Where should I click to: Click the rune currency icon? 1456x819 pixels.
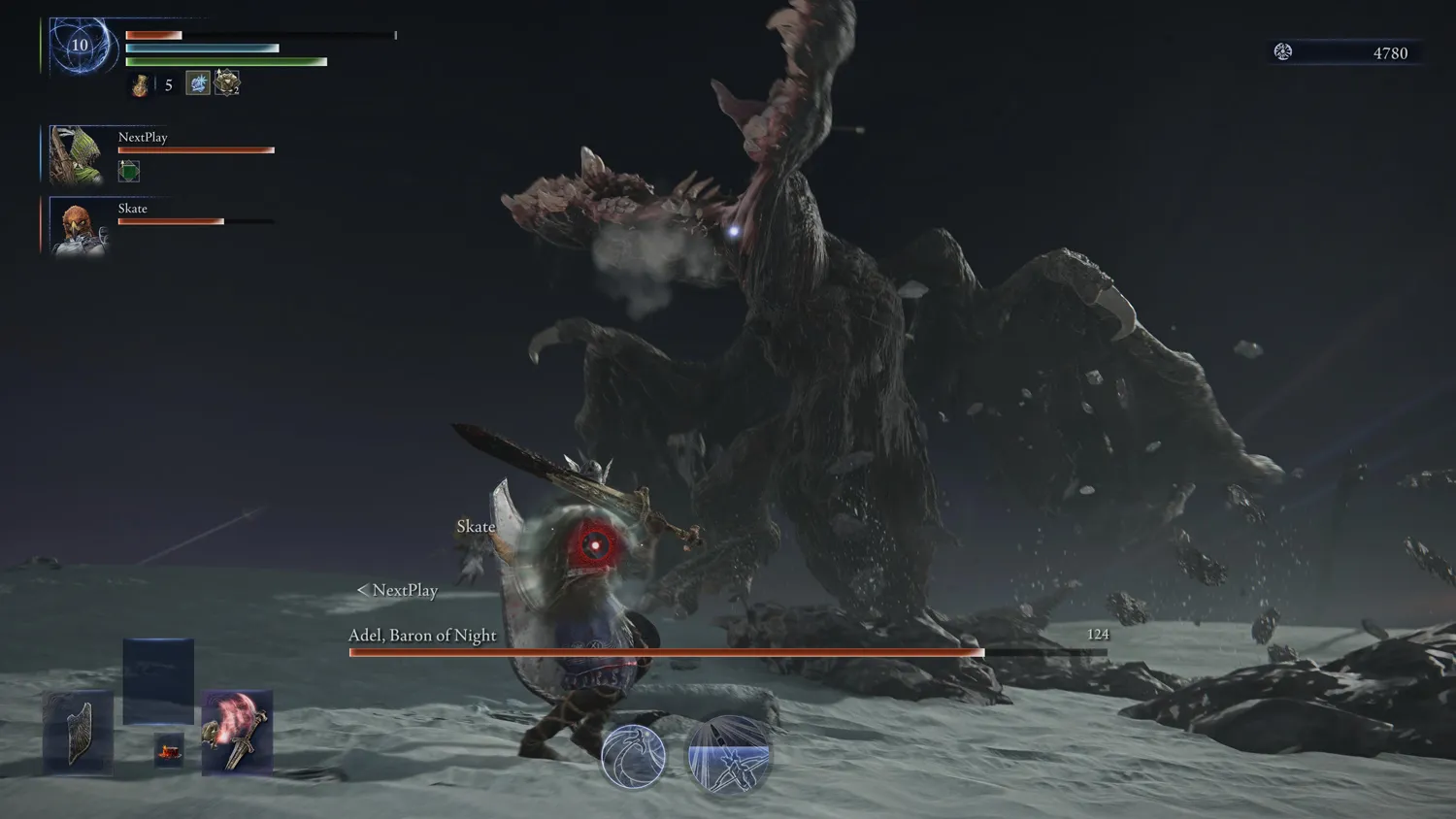1283,52
